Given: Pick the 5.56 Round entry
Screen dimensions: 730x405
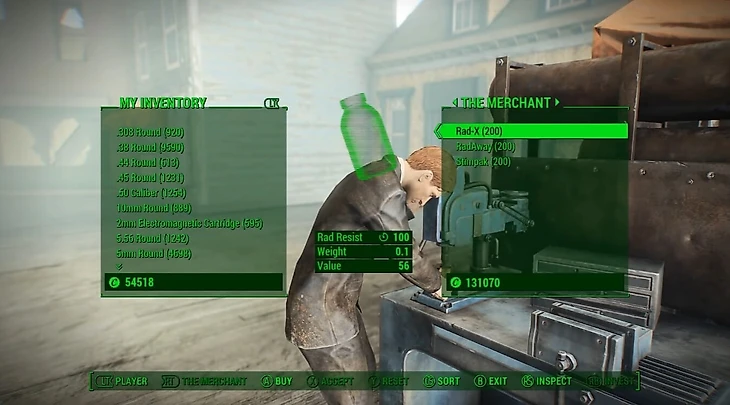Looking at the screenshot, I should 153,238.
